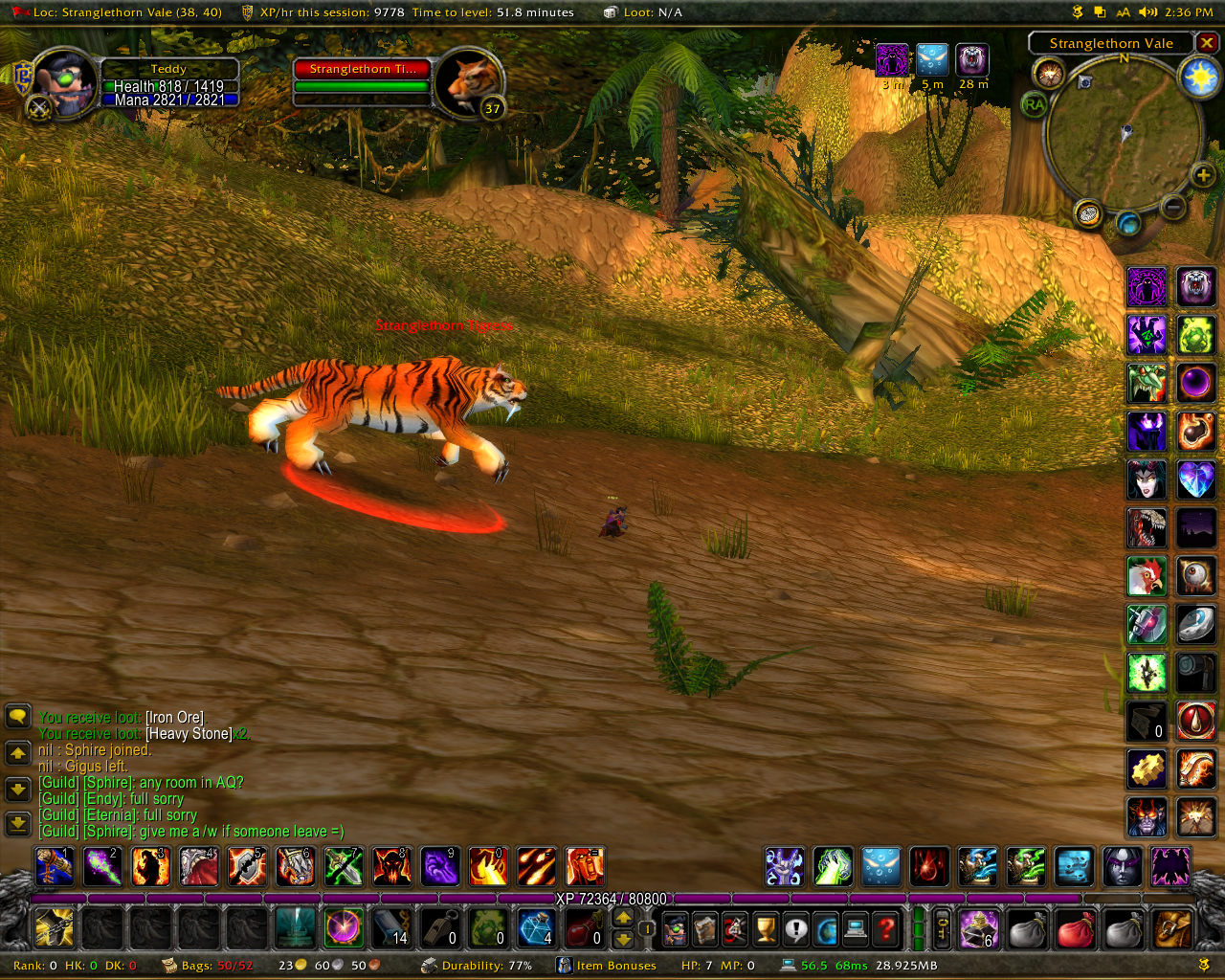Open the red bag slot

point(1075,927)
